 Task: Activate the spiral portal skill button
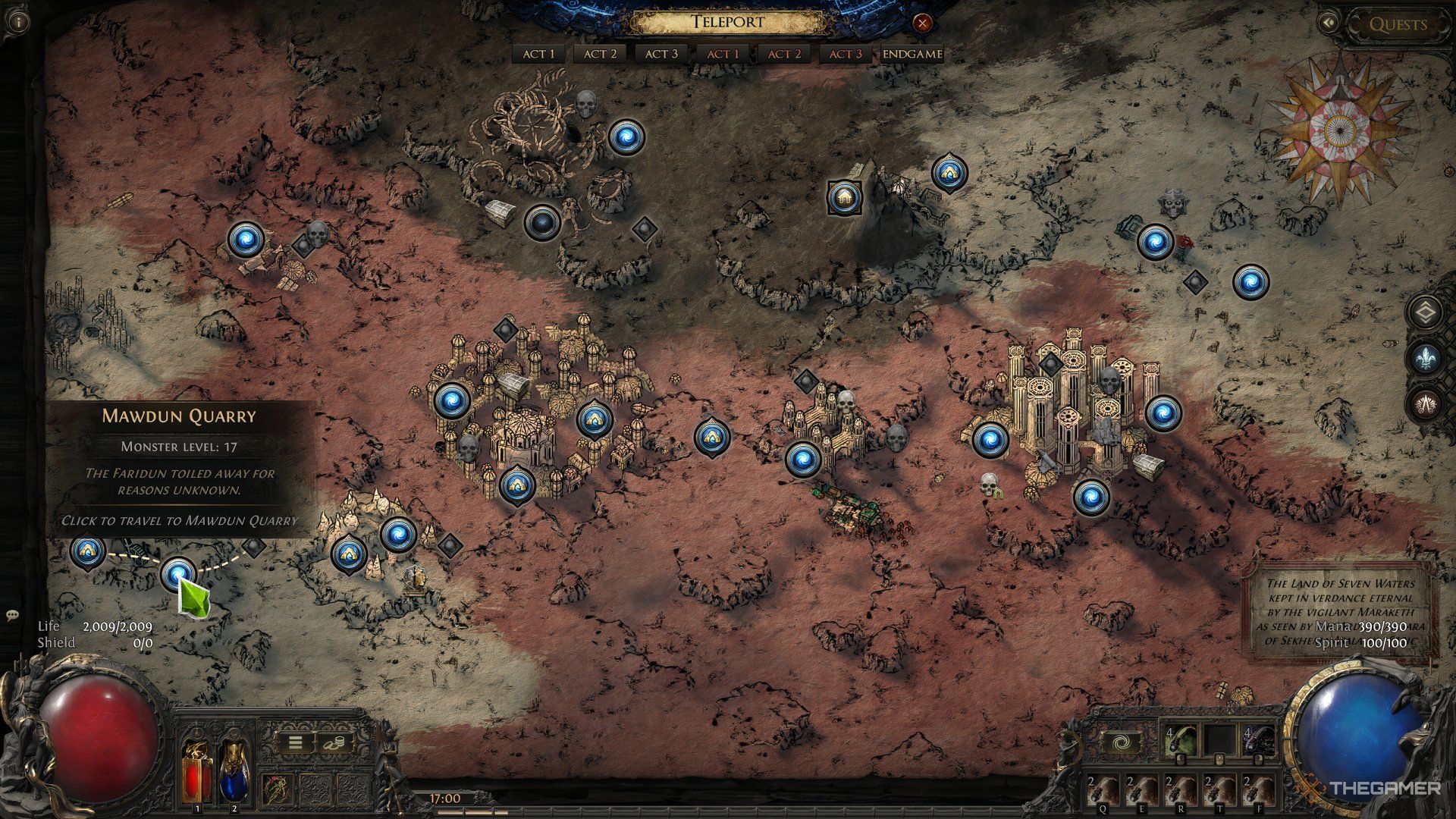point(1120,742)
